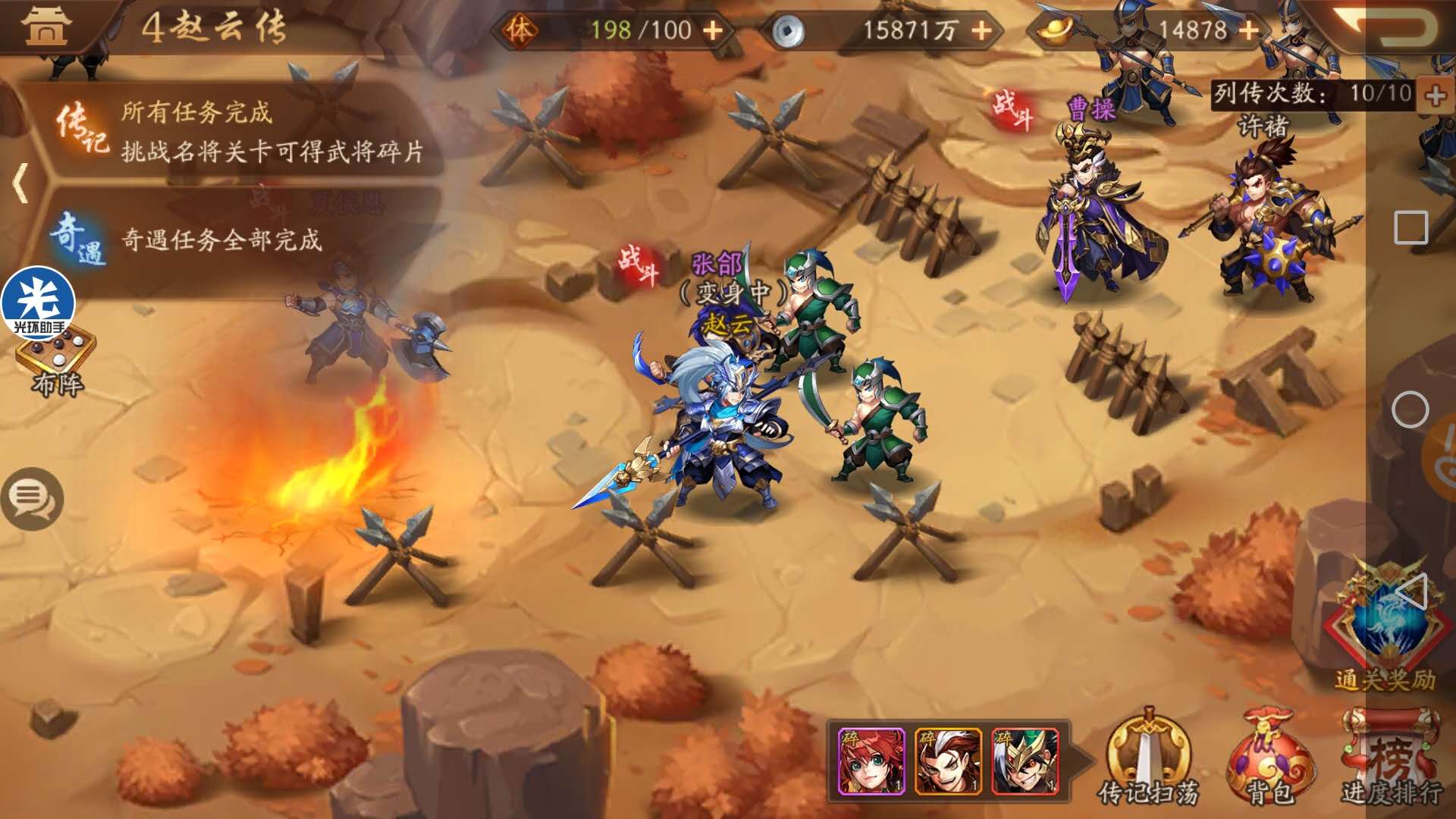
Task: Open the chat bubble
Action: pyautogui.click(x=32, y=497)
